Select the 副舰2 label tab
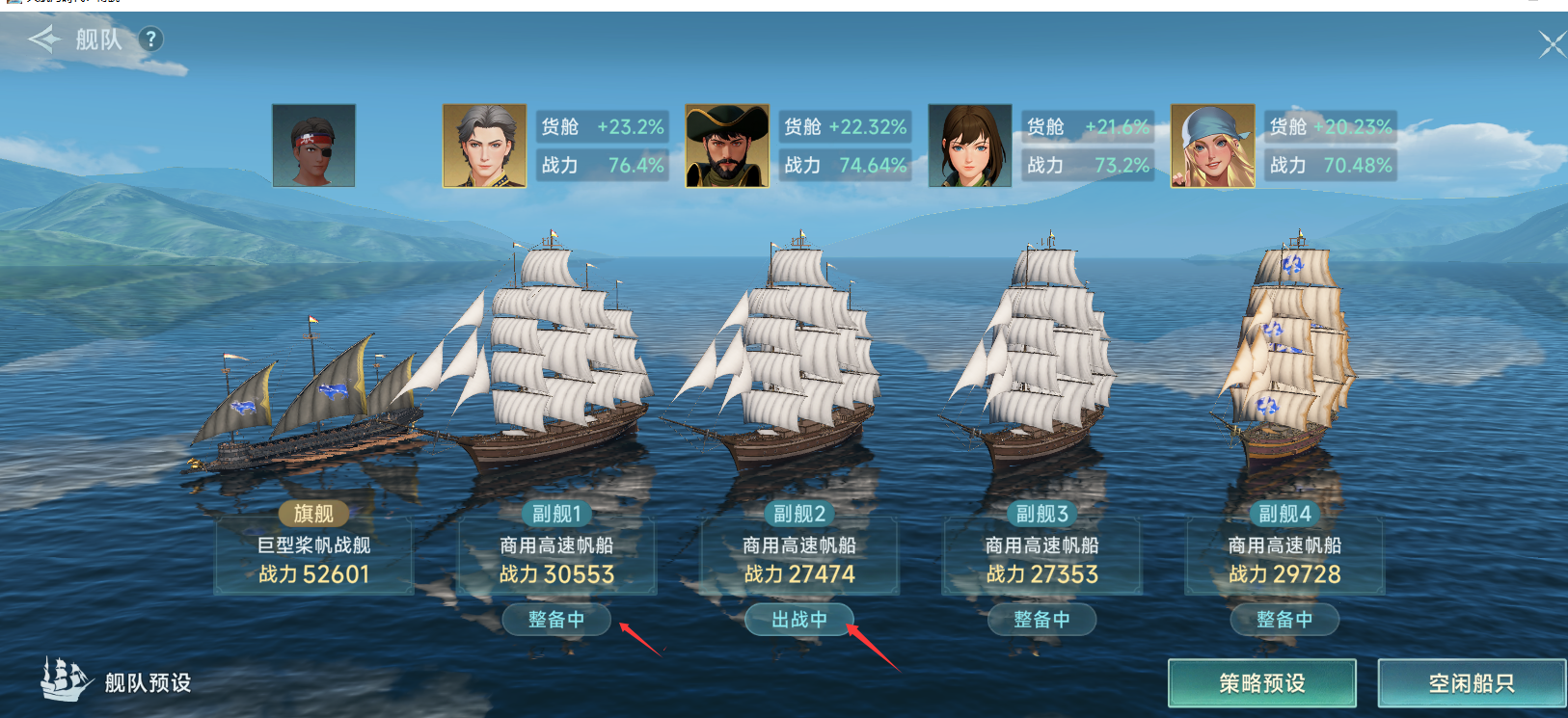 [x=798, y=514]
